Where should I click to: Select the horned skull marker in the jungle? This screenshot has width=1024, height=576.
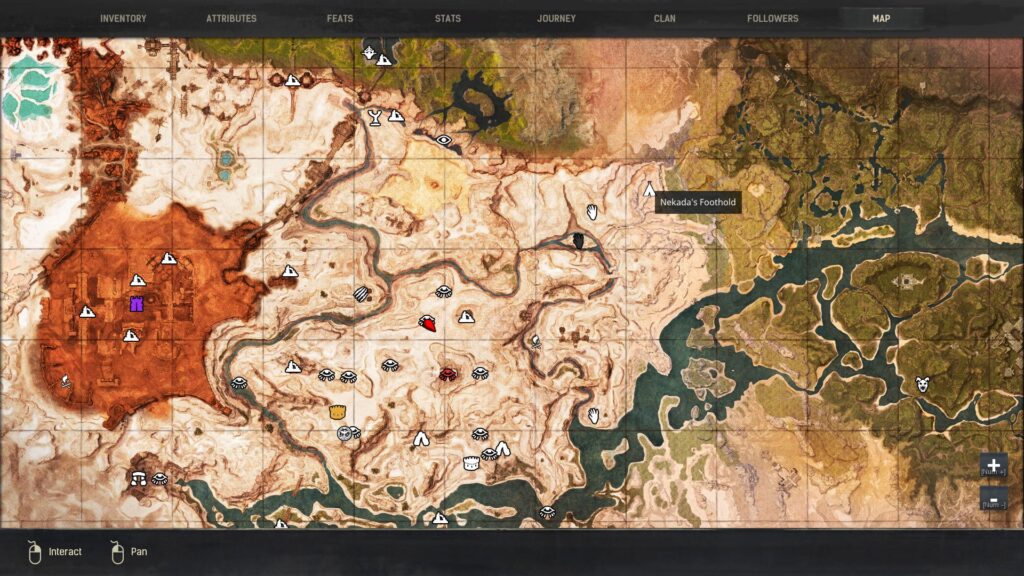922,383
